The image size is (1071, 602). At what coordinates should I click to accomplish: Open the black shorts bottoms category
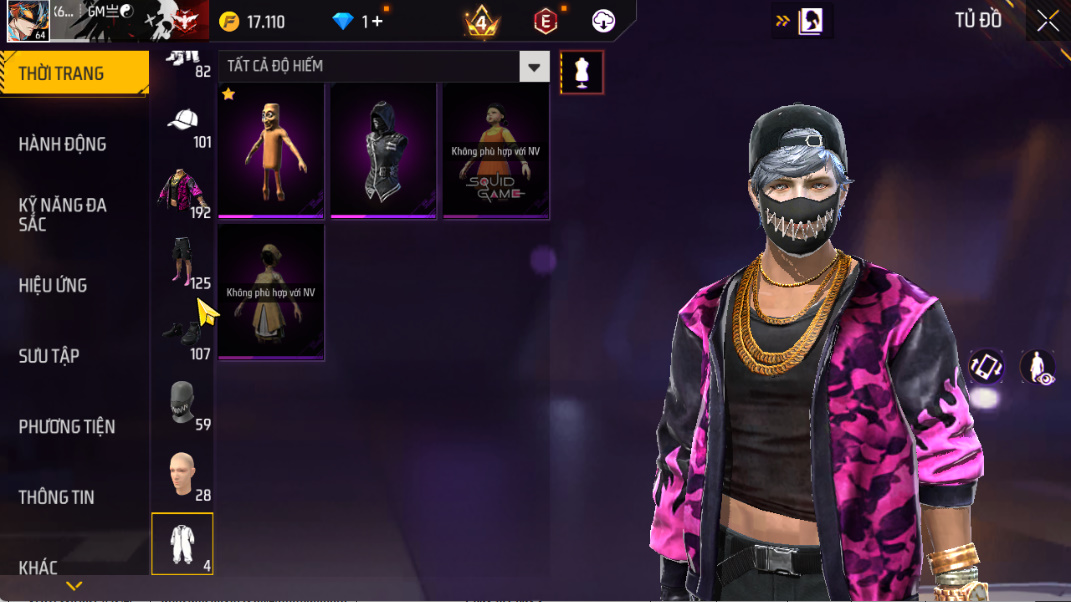(181, 262)
